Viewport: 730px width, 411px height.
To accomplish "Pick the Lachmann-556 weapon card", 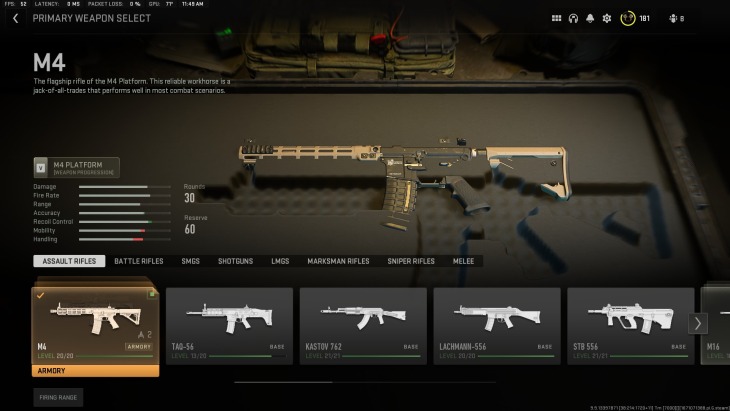I will pyautogui.click(x=497, y=325).
